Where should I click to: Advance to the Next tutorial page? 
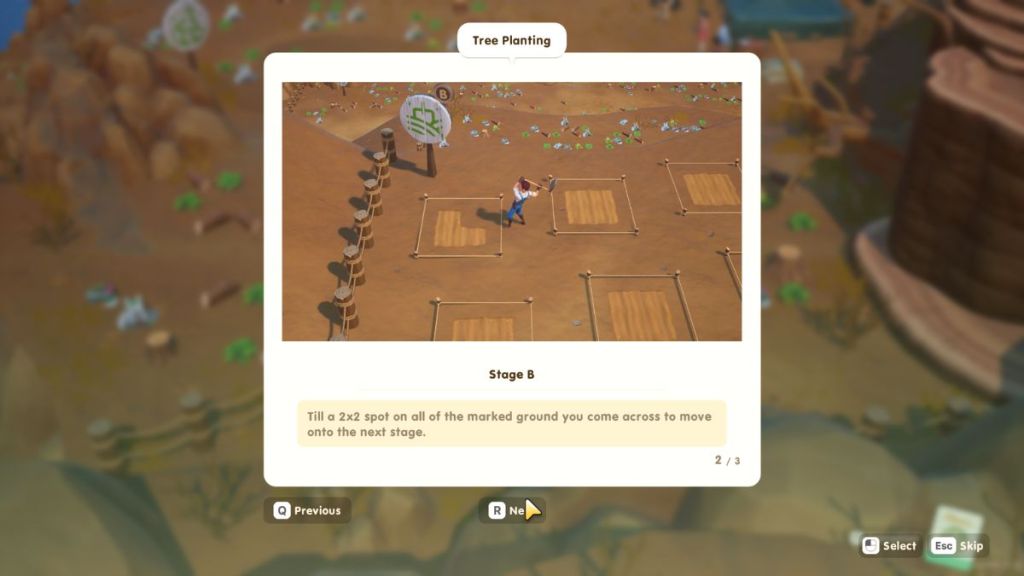pos(510,510)
